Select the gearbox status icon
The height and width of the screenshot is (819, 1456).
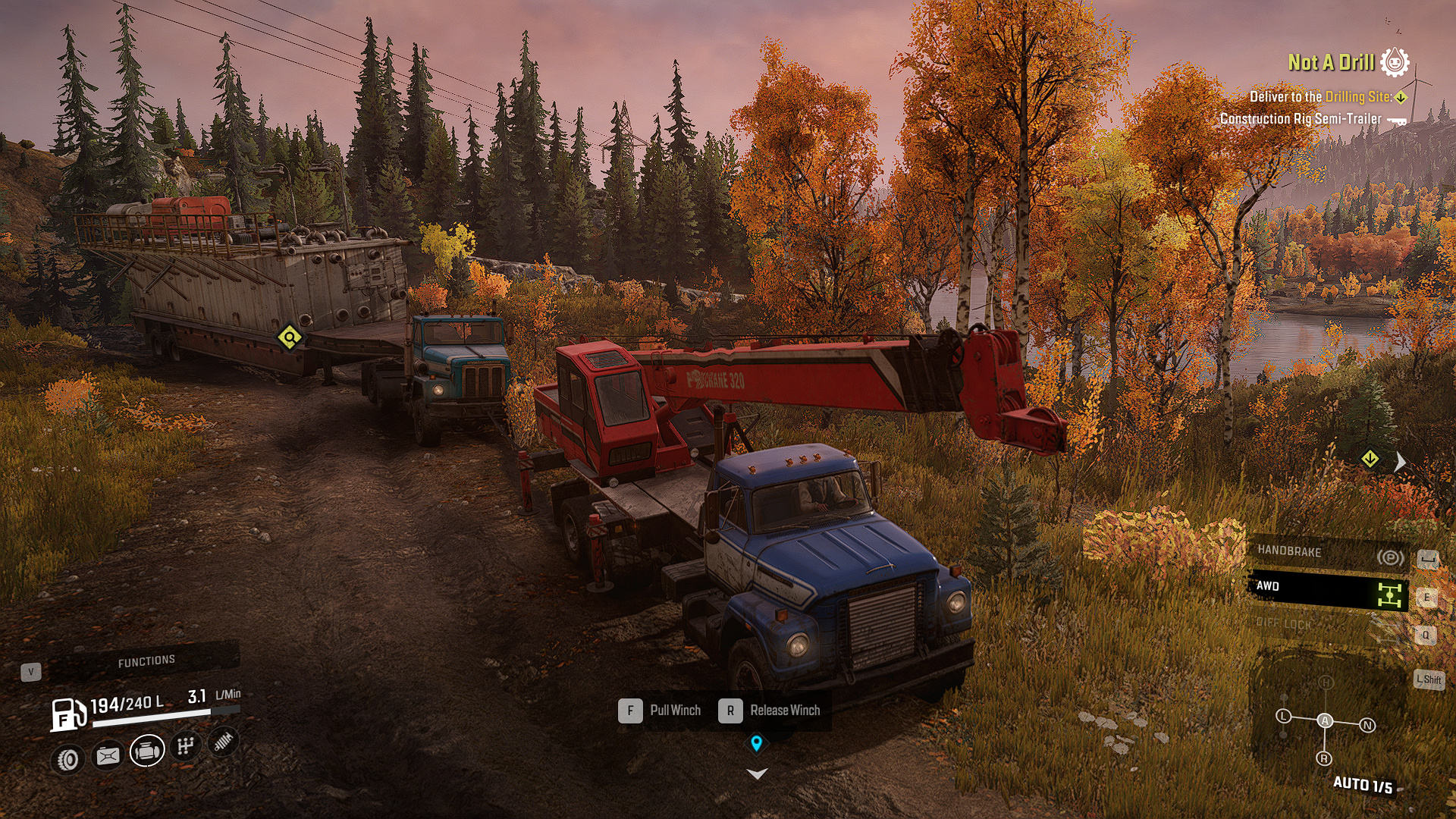186,747
